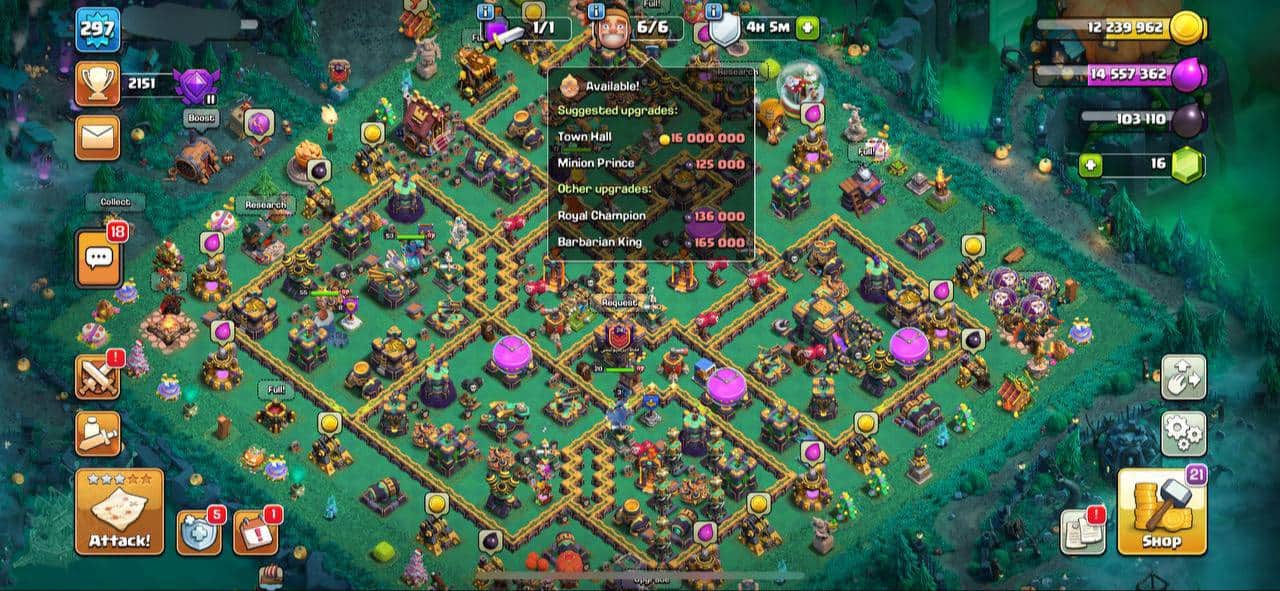Open the chat panel with 18 notifications
1280x591 pixels.
(x=98, y=258)
